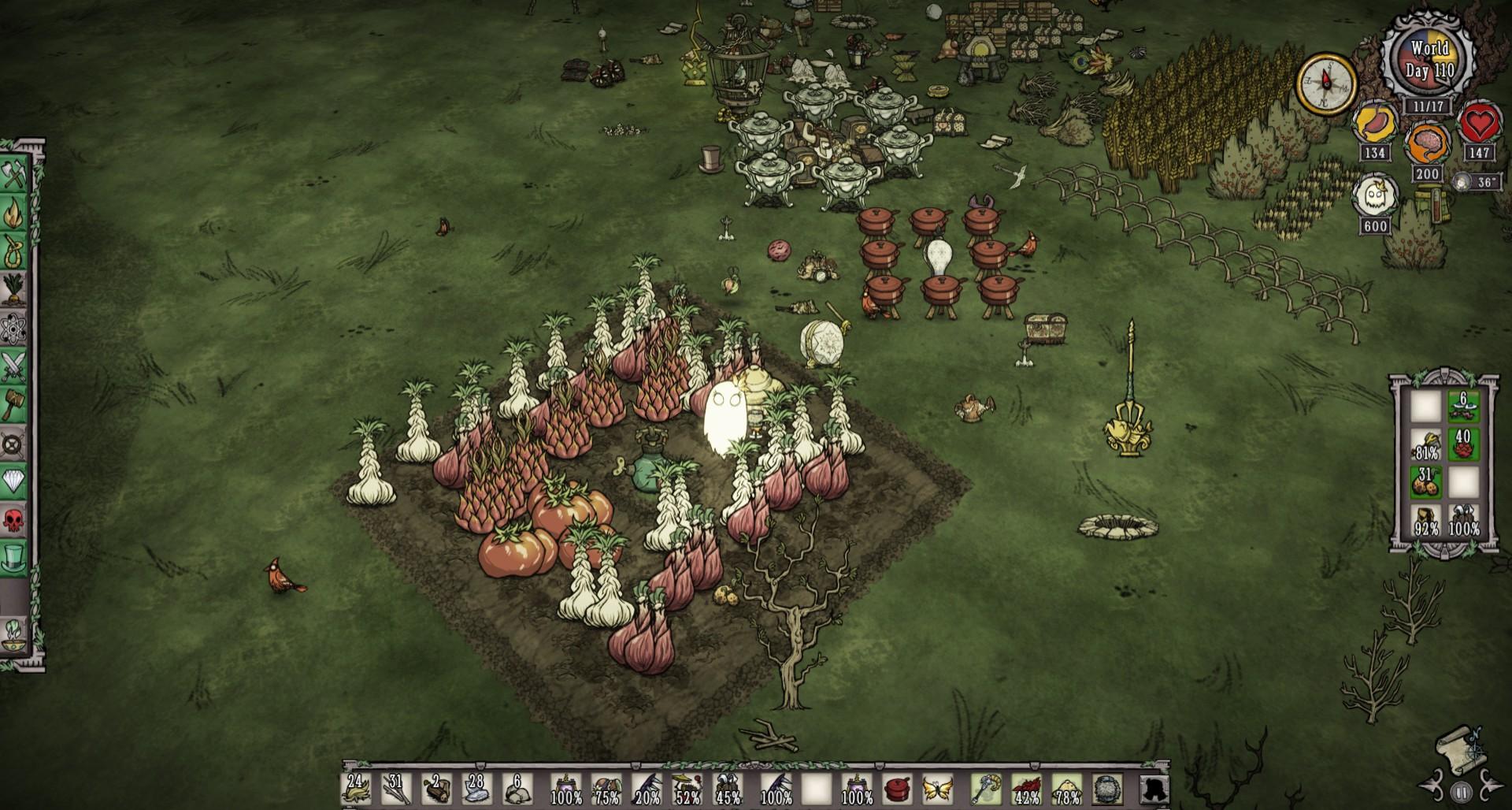Select the red crock pot item slot
Screen dimensions: 1512x810
(897, 789)
